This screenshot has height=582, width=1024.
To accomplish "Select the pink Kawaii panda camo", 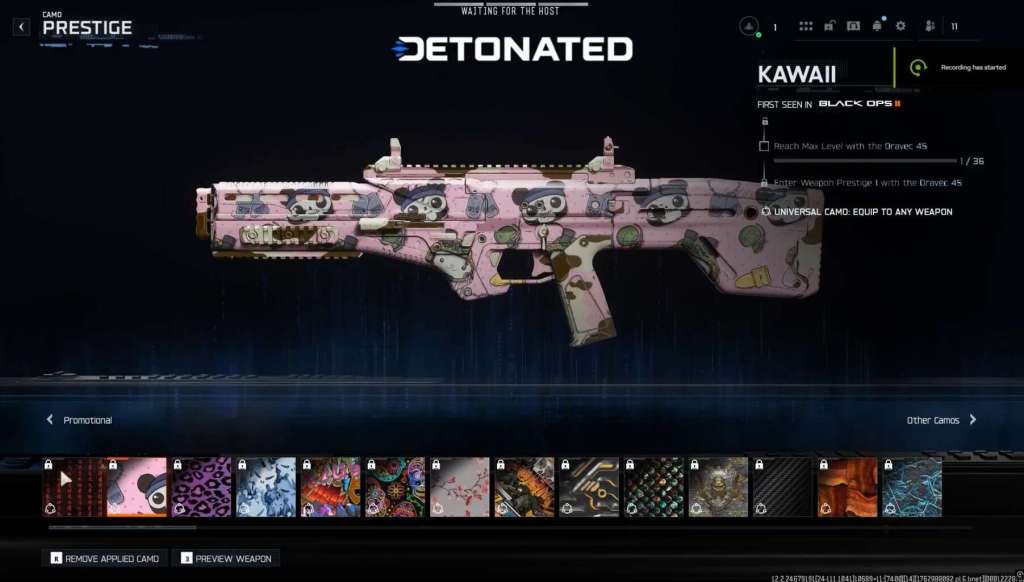I will pyautogui.click(x=136, y=487).
